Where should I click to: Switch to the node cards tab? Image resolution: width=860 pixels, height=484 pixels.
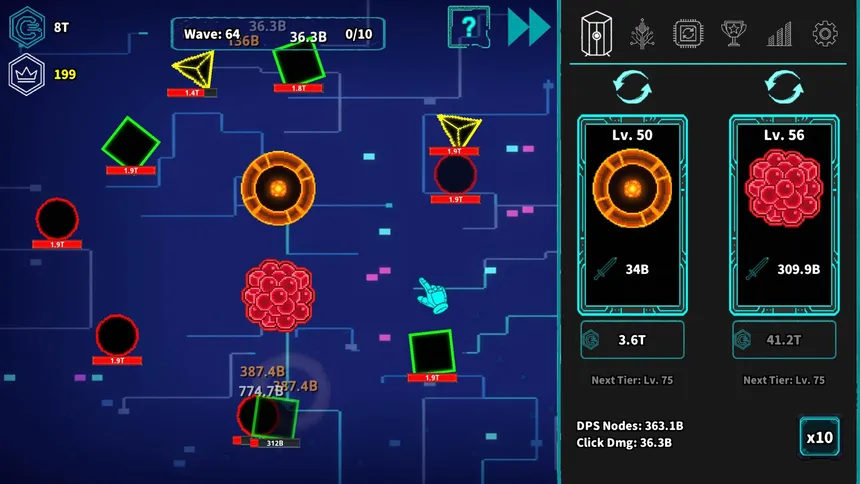coord(596,35)
